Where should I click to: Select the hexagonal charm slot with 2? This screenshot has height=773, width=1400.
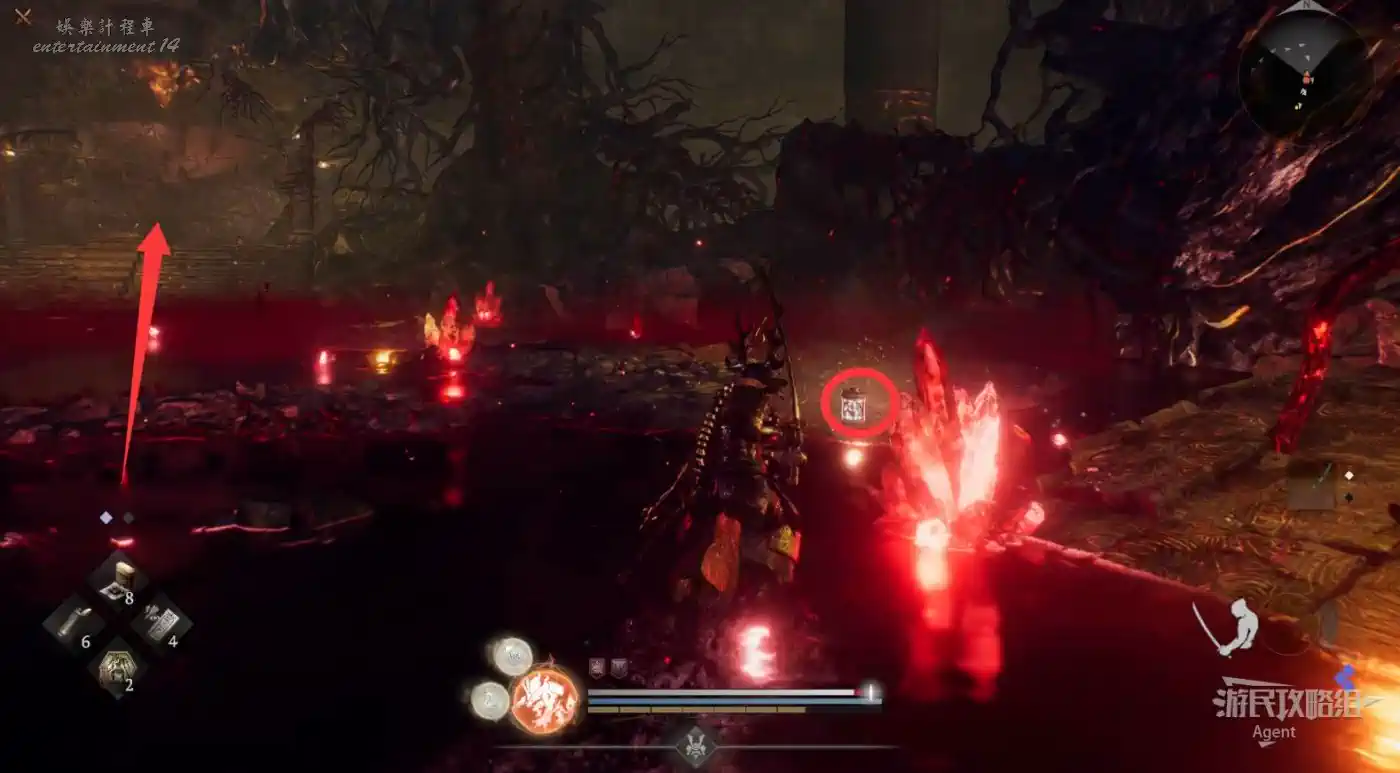pyautogui.click(x=118, y=667)
